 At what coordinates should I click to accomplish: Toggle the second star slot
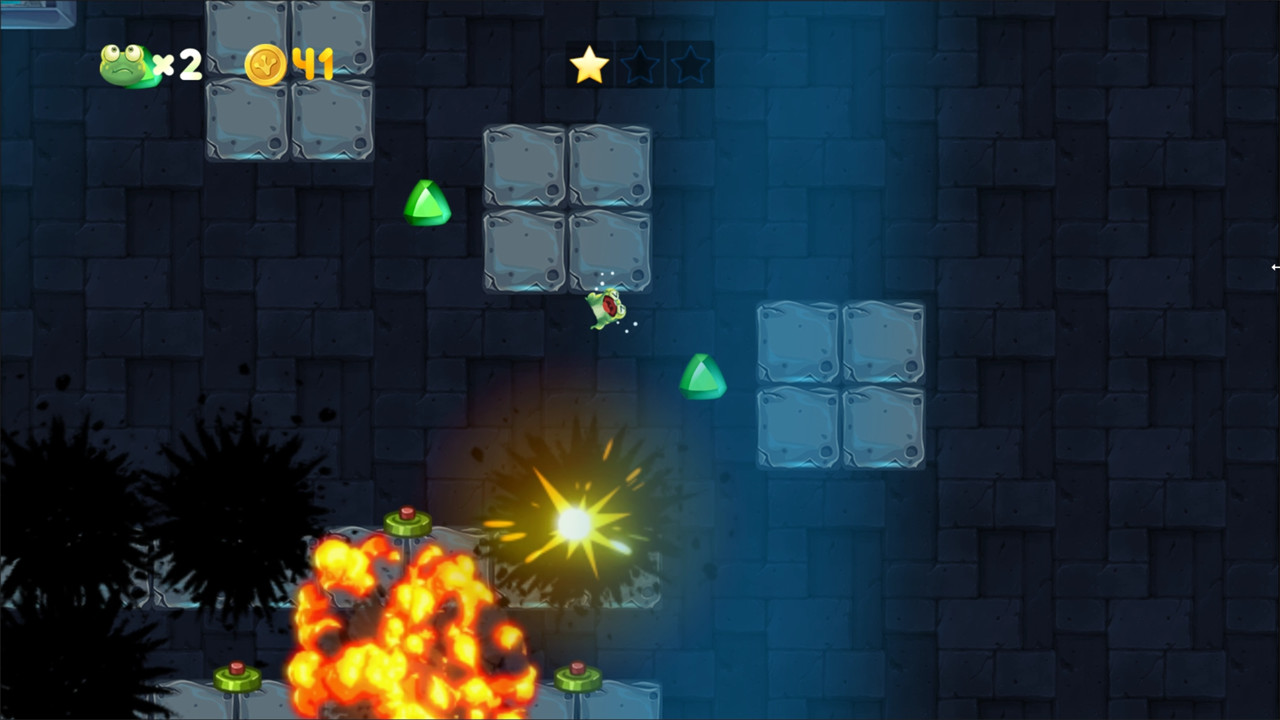click(639, 64)
